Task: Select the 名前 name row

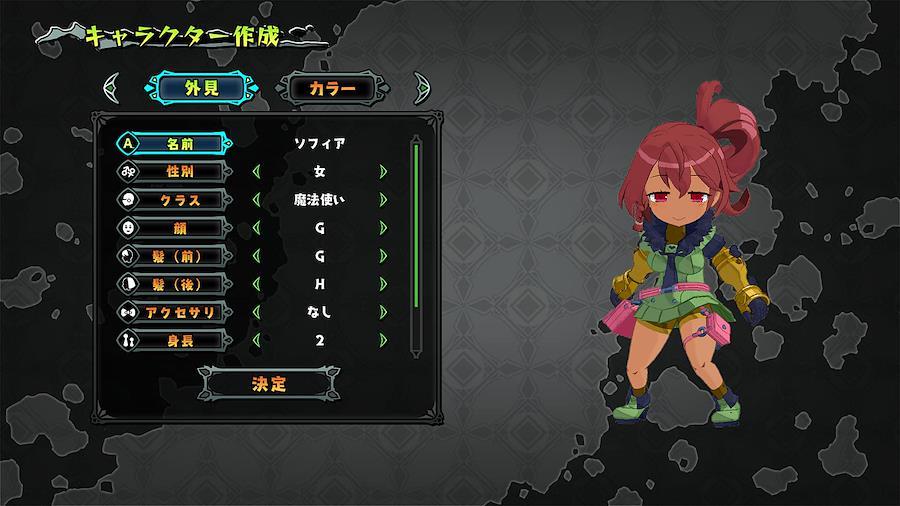Action: tap(173, 144)
